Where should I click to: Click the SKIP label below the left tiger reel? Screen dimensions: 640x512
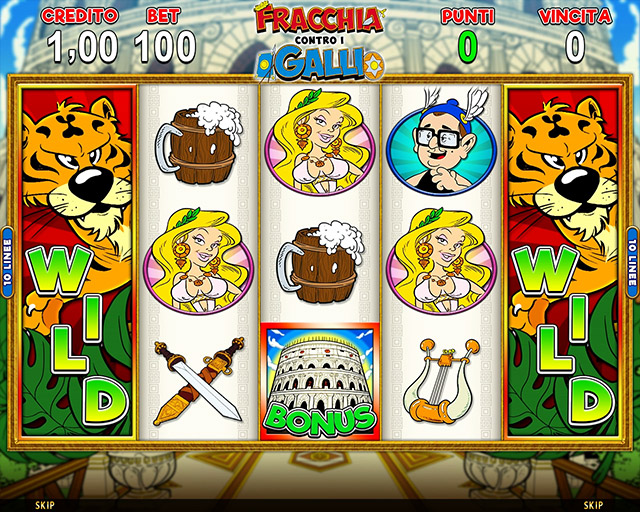pos(44,505)
